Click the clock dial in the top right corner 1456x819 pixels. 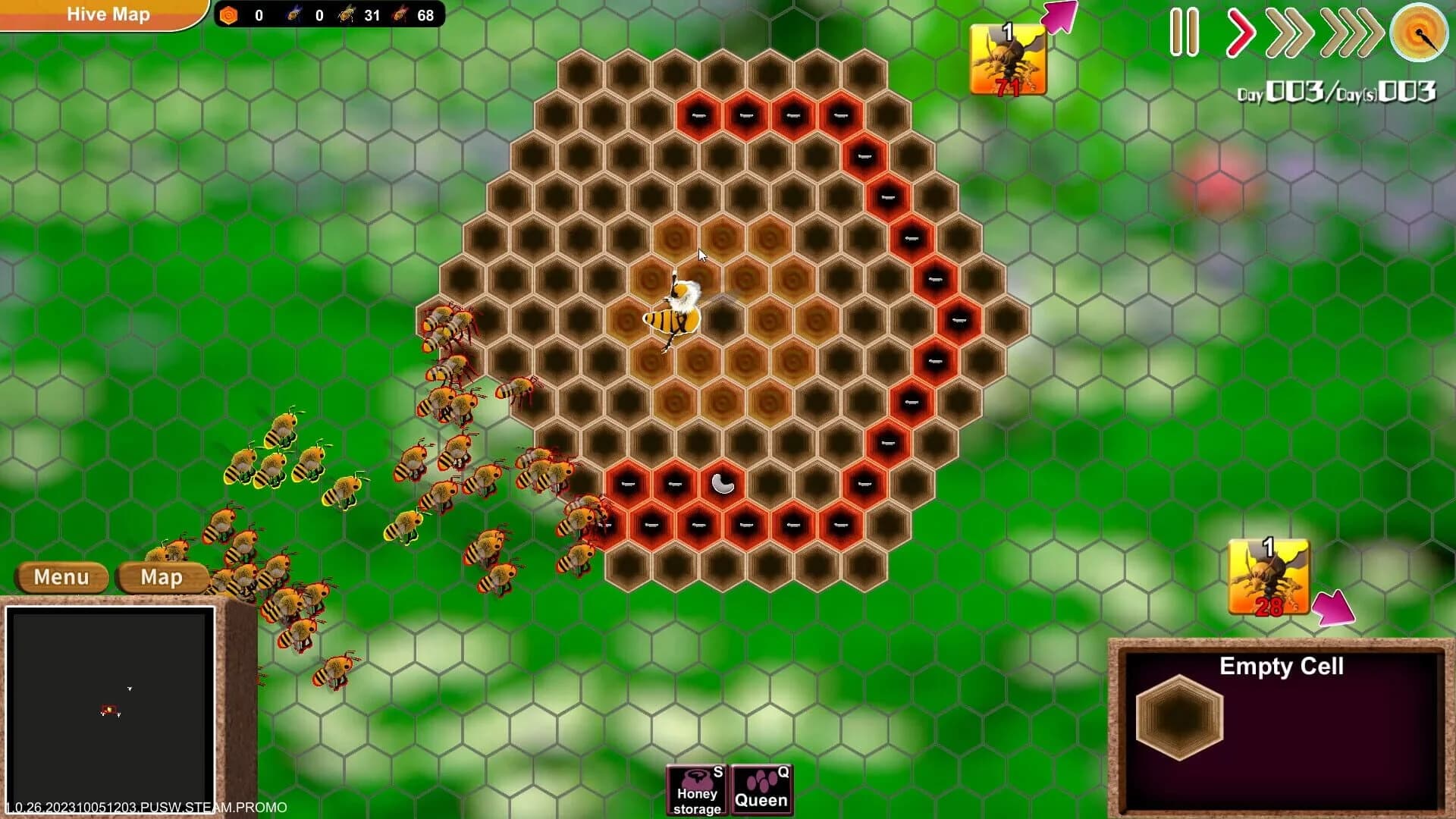coord(1419,33)
